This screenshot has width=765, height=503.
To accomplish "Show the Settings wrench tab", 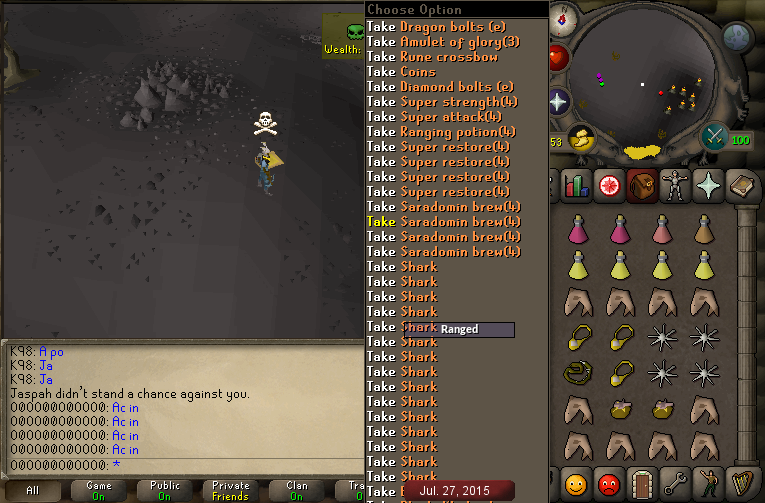I will (x=676, y=486).
